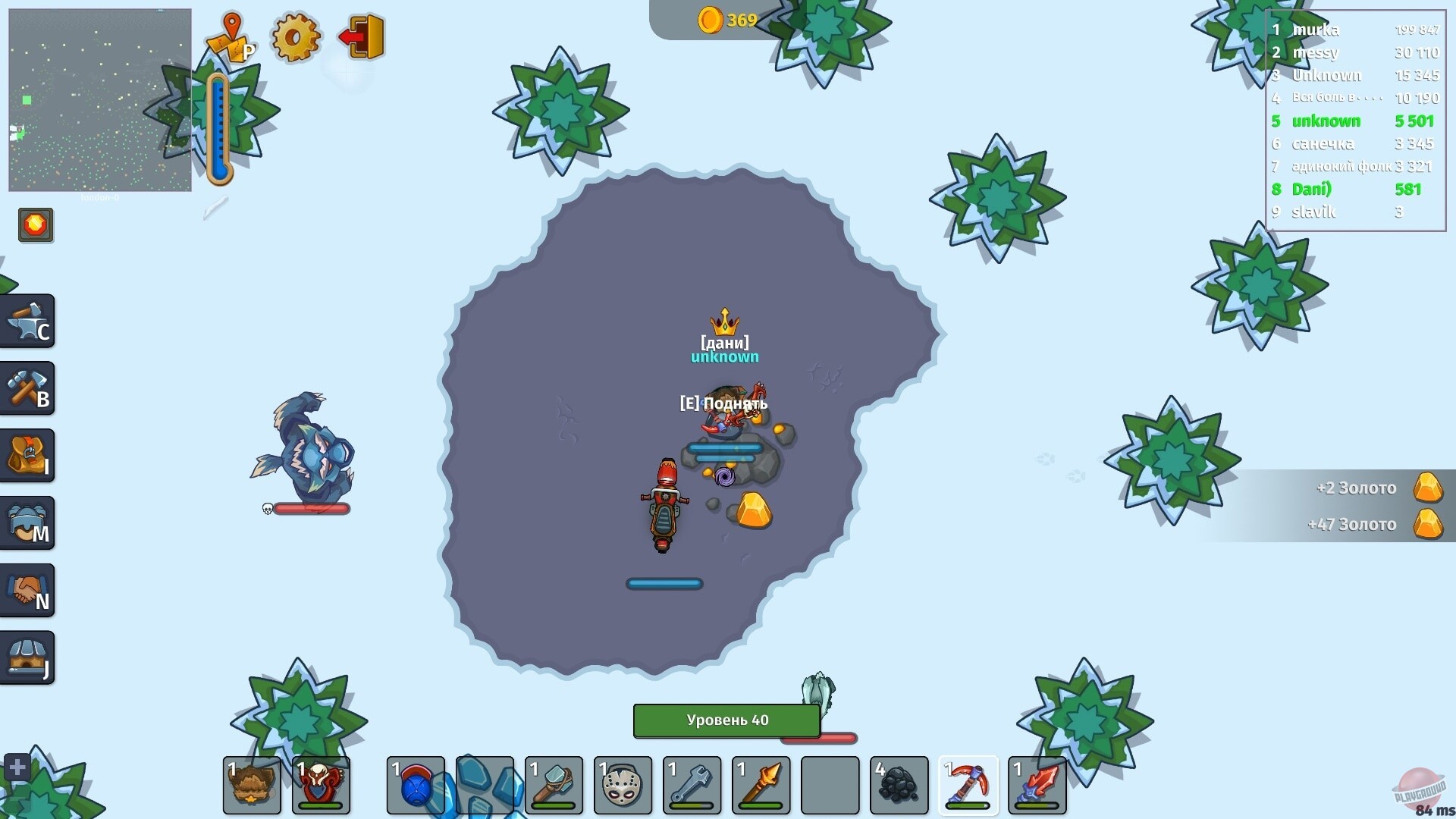Open the crafting anvil menu (C)
Viewport: 1456px width, 819px height.
coord(28,321)
